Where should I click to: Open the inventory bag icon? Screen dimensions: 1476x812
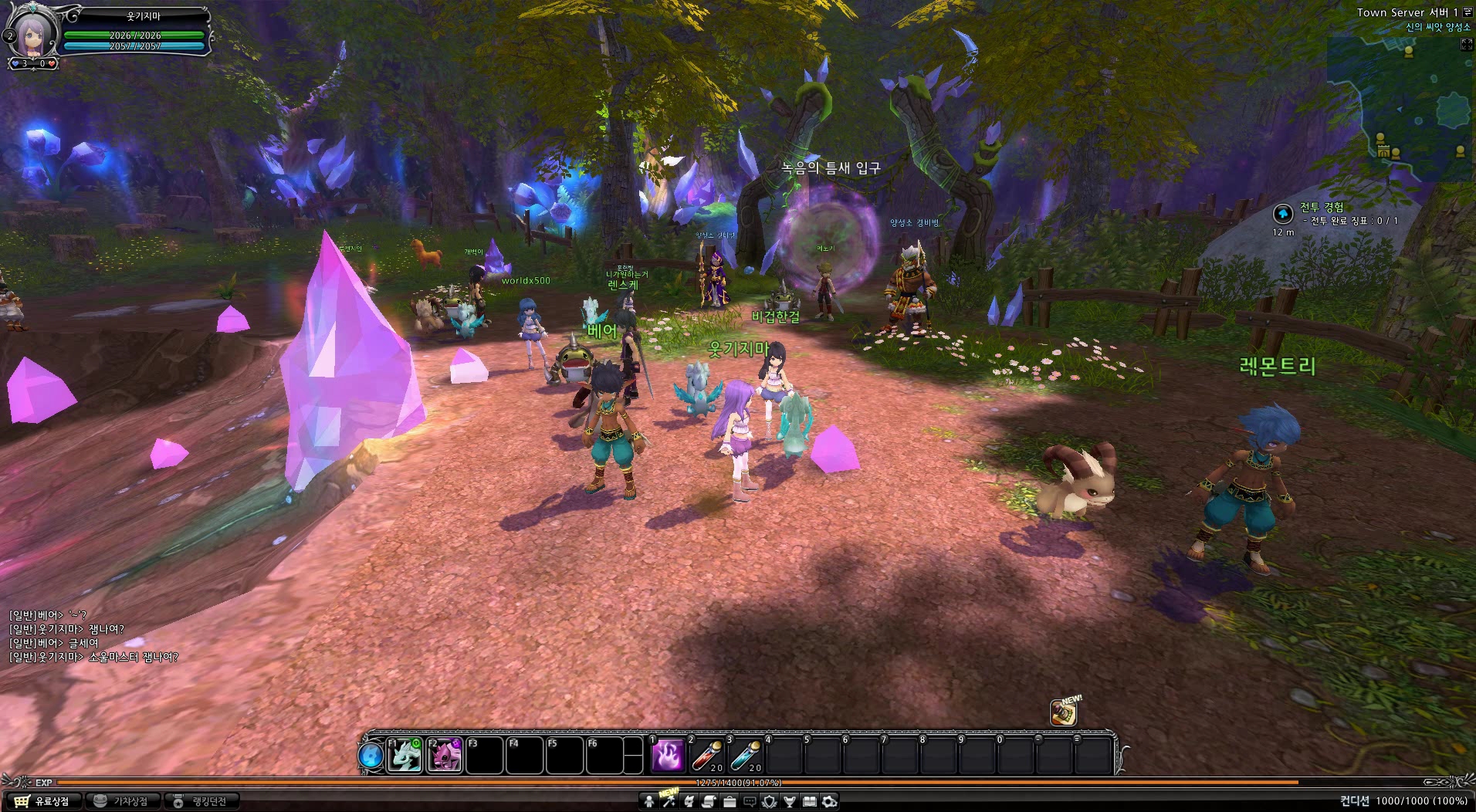(x=730, y=802)
